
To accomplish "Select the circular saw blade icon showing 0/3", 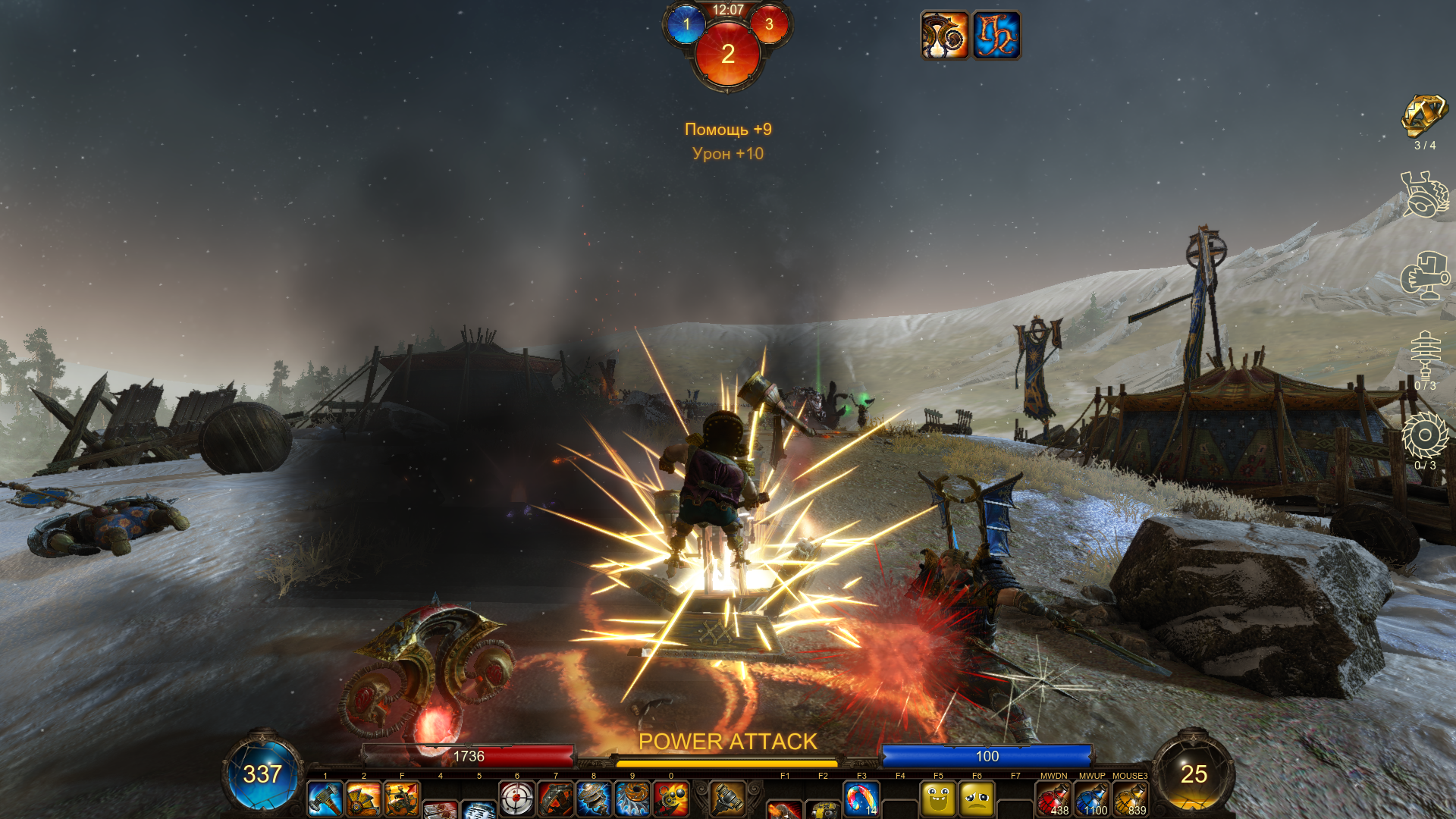I will (x=1425, y=435).
